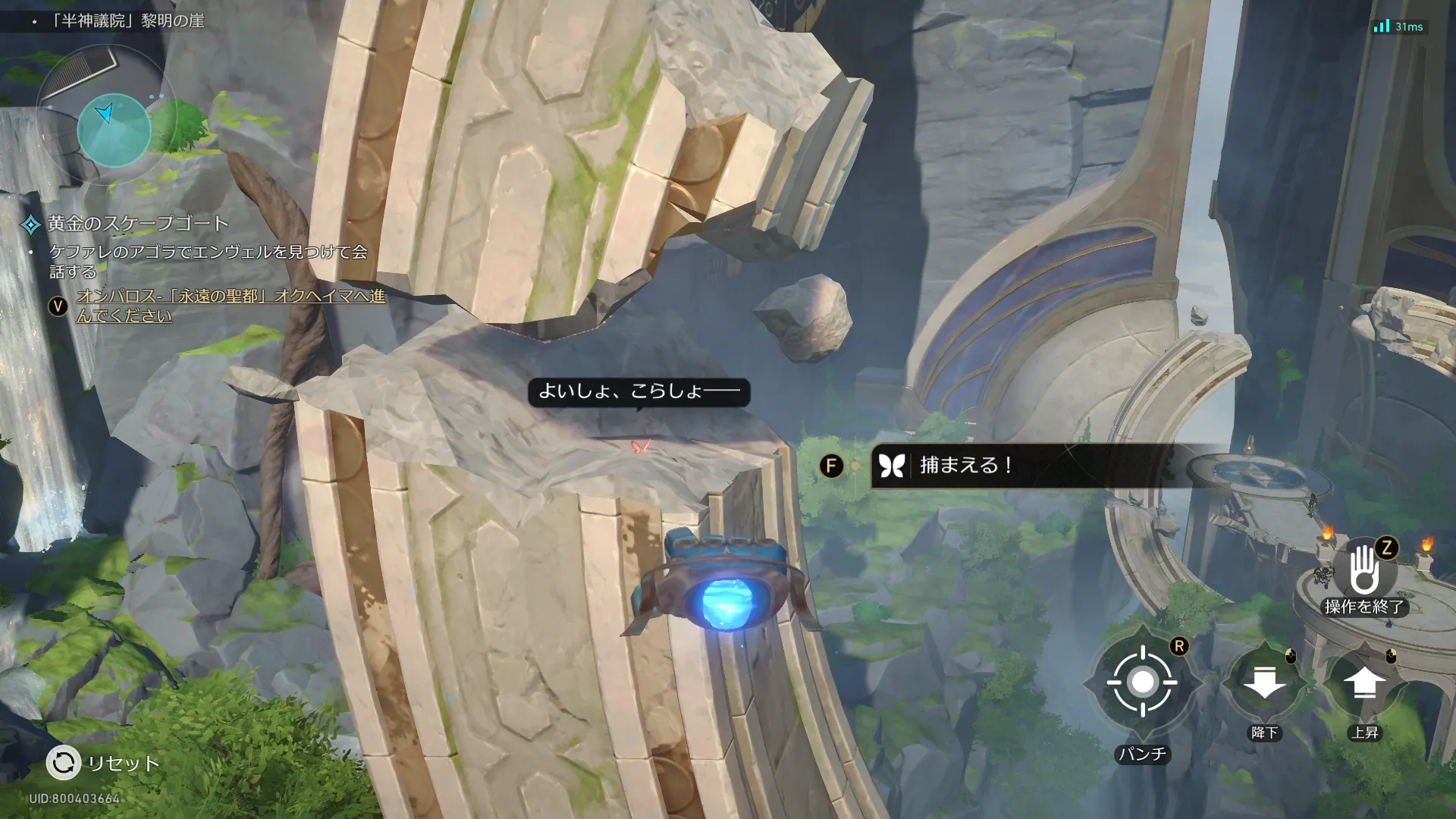This screenshot has height=819, width=1456.
Task: Open the 黄金のスケープゴート quest tracker
Action: [x=138, y=224]
